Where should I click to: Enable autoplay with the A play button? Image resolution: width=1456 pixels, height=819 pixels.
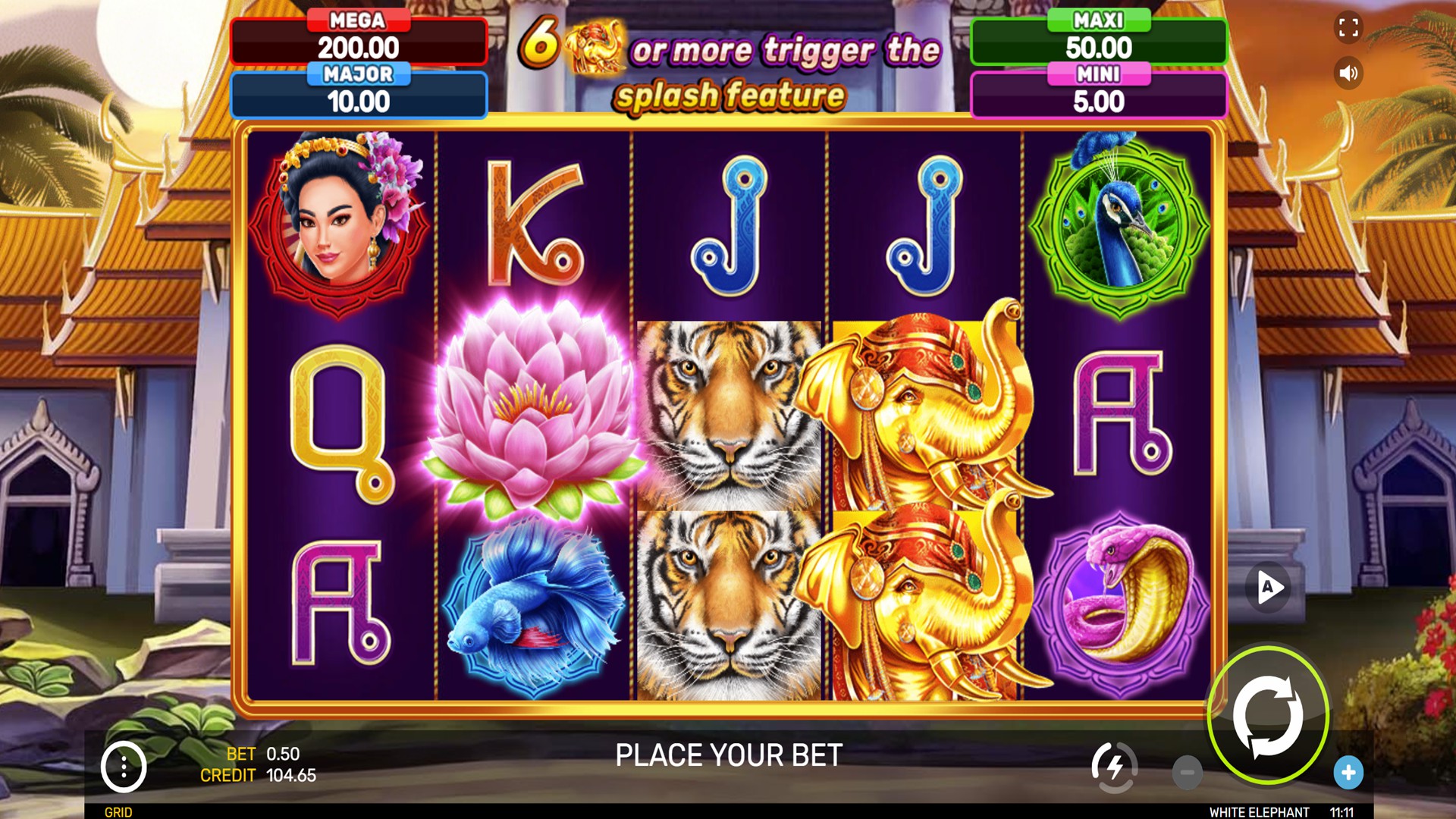(1269, 587)
